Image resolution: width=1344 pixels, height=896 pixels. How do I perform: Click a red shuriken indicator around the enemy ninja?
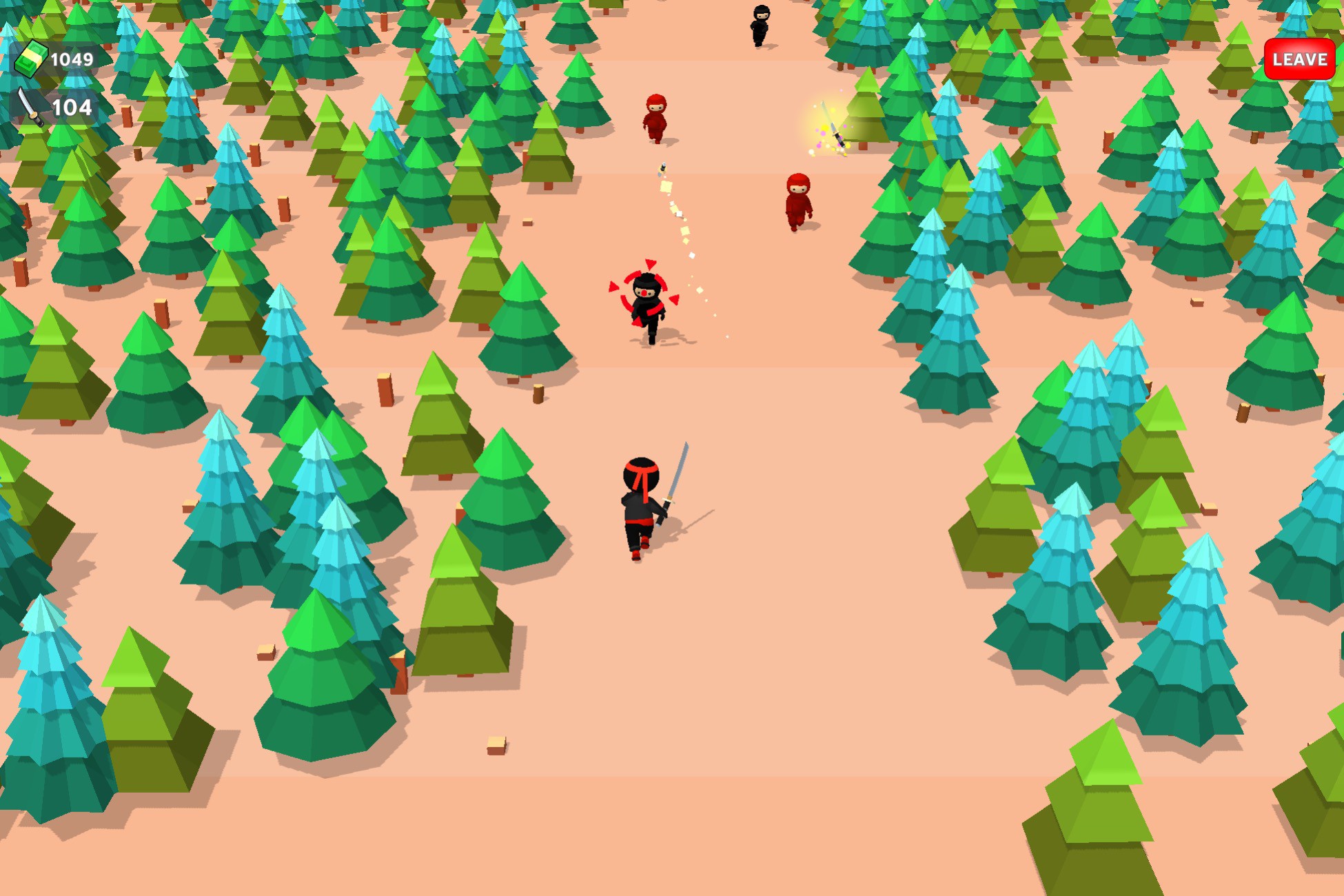tap(651, 264)
